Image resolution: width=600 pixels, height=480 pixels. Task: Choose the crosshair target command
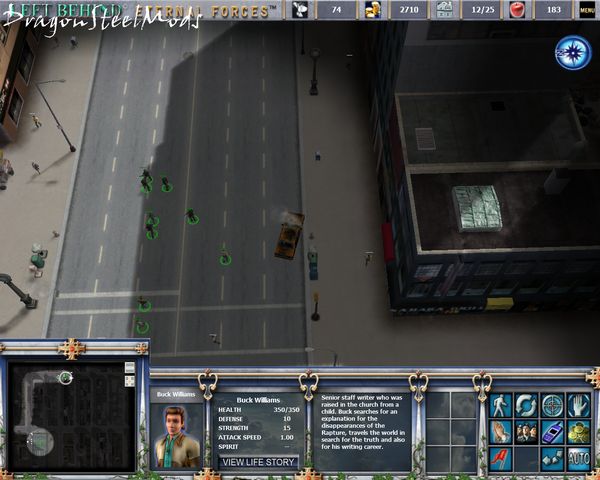552,405
